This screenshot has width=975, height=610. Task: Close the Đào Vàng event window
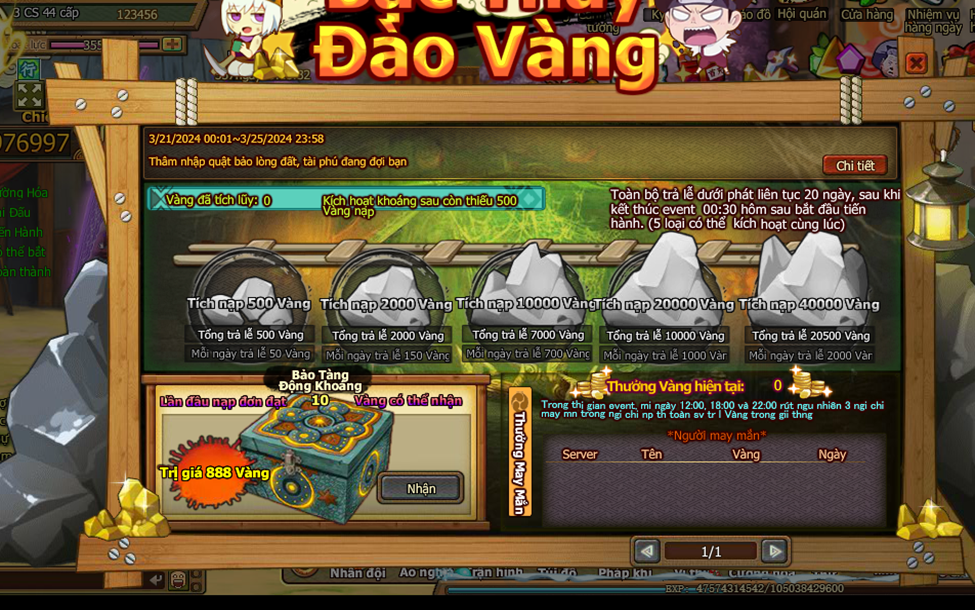point(915,63)
